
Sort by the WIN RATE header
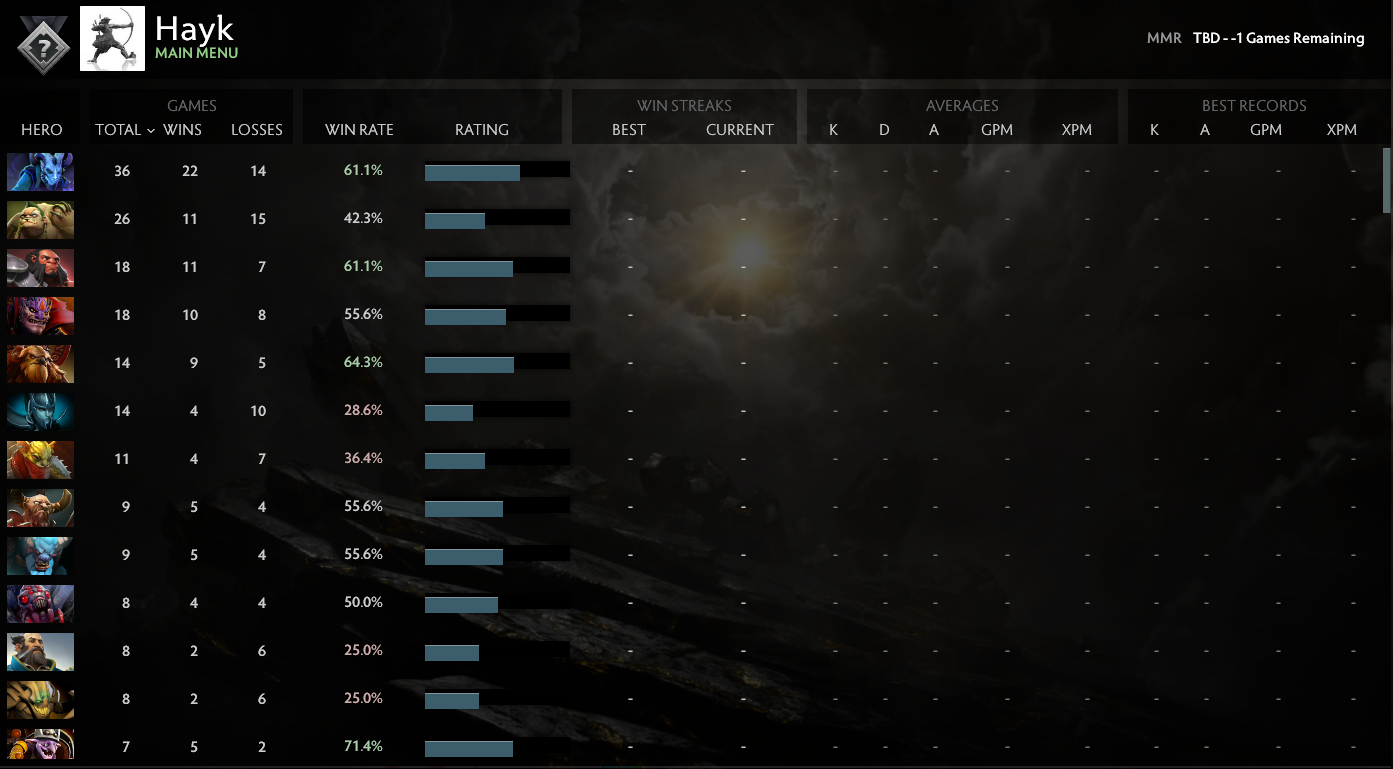click(358, 129)
